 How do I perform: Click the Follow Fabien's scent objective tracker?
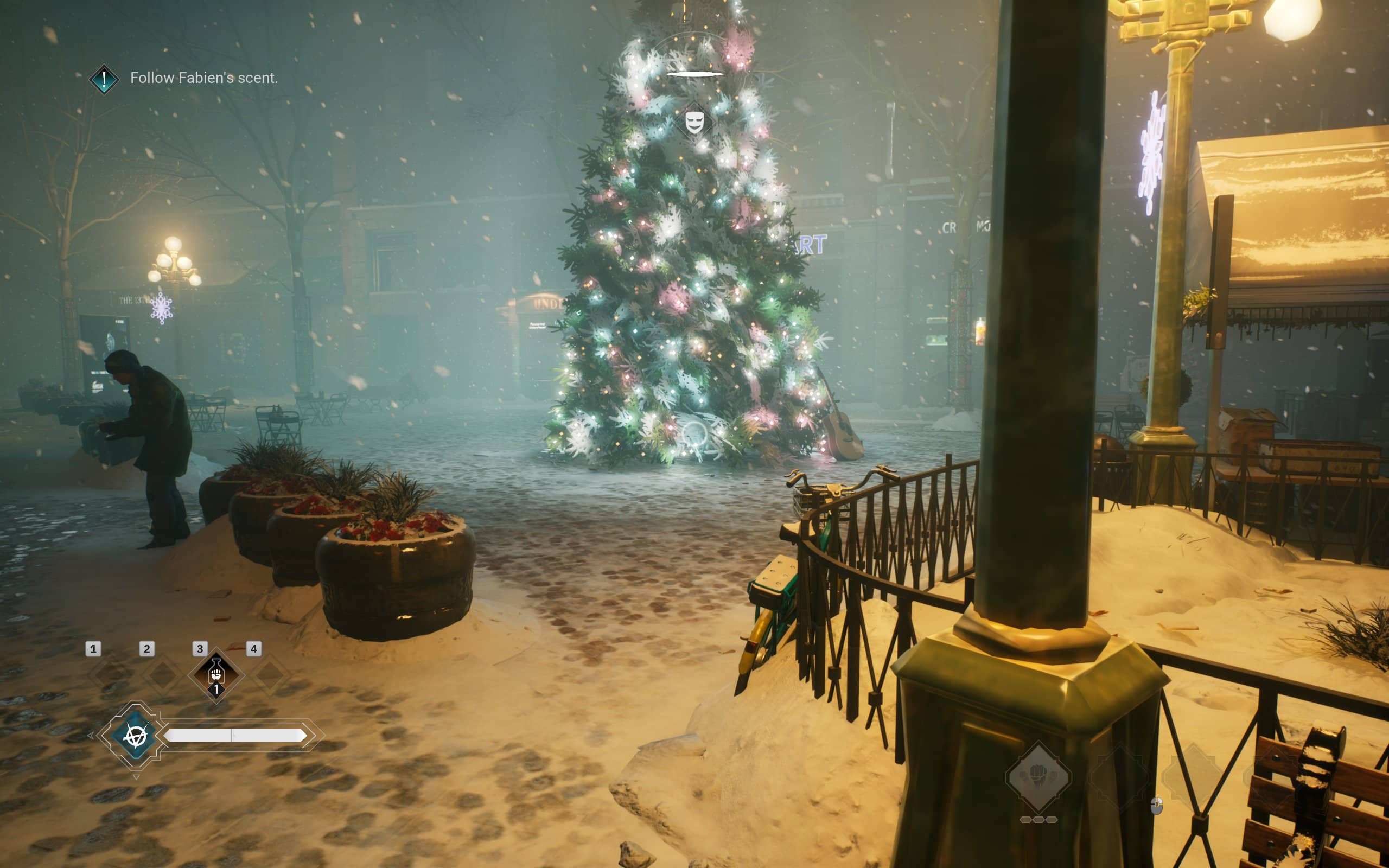pyautogui.click(x=204, y=78)
